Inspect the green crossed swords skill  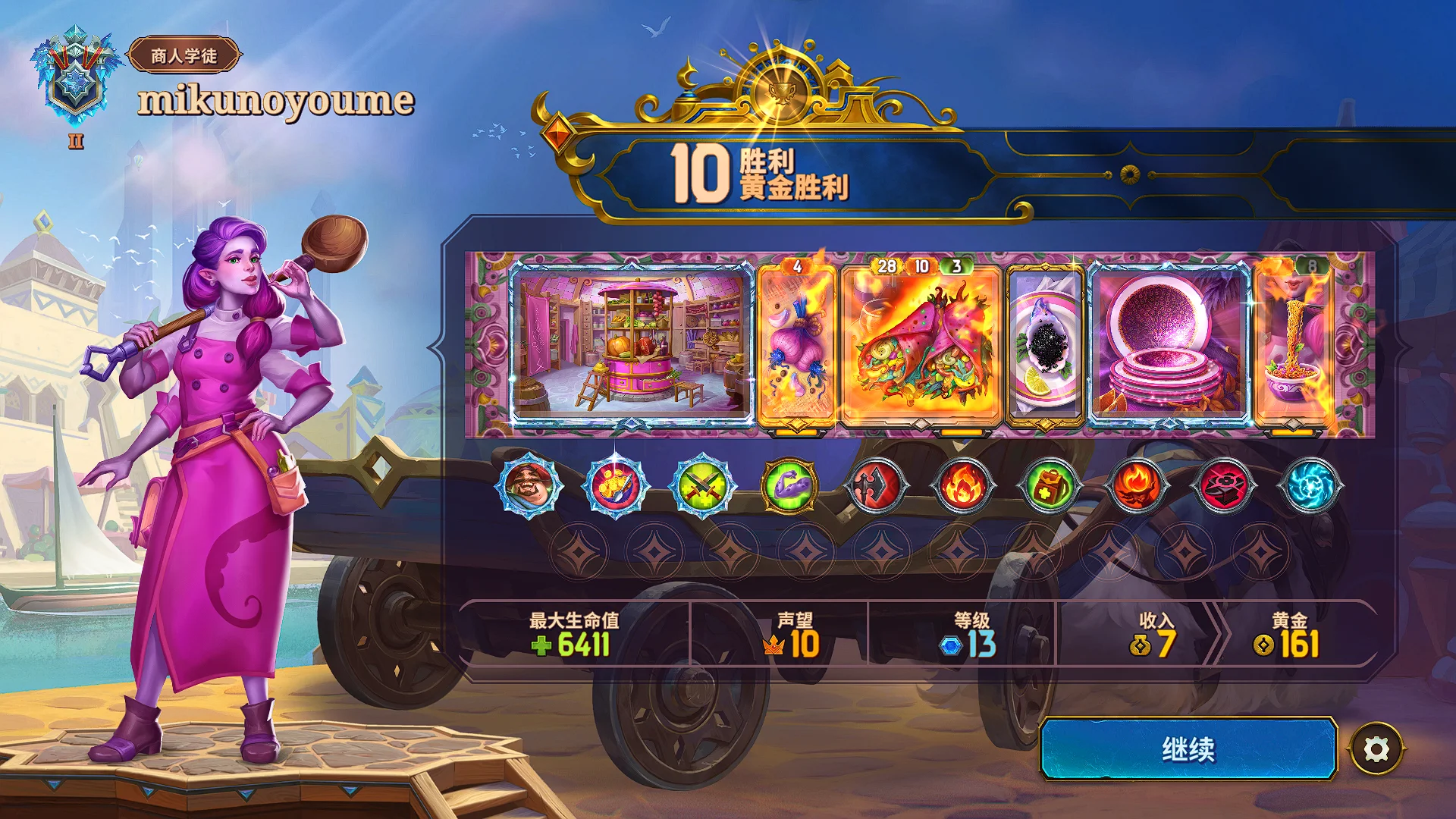[702, 485]
